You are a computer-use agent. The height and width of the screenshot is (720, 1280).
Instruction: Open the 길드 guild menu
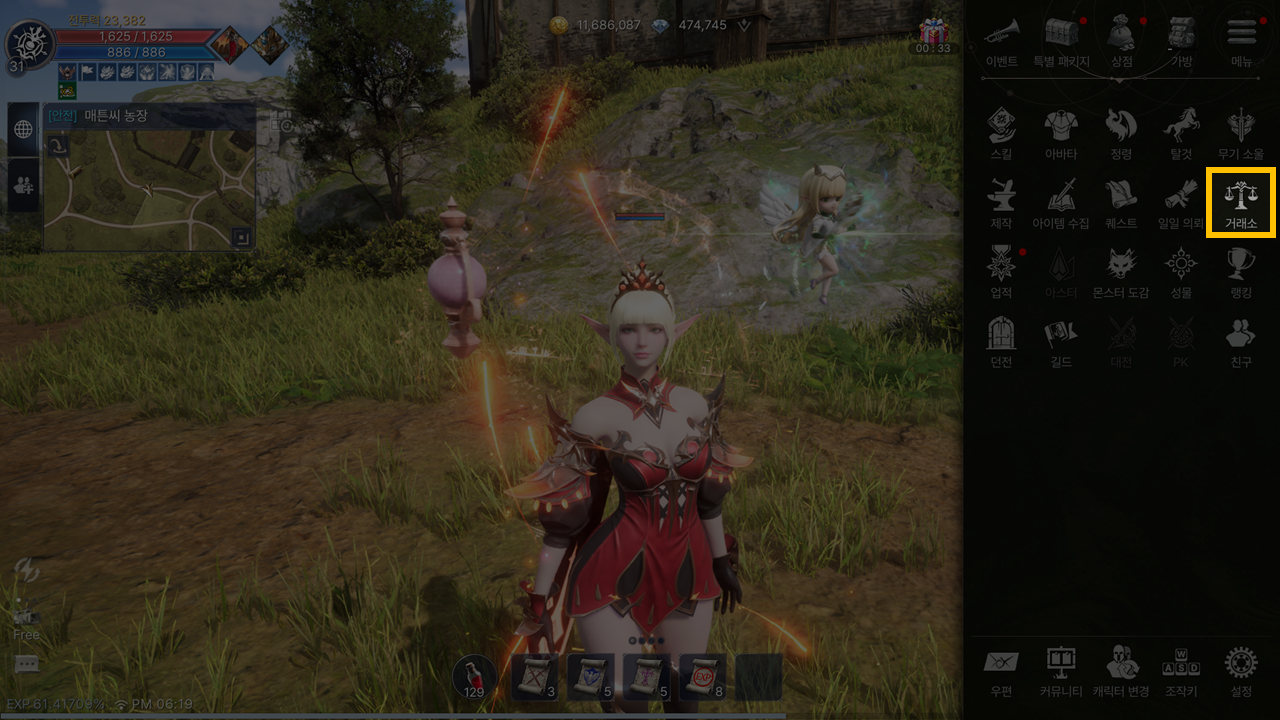pos(1061,341)
